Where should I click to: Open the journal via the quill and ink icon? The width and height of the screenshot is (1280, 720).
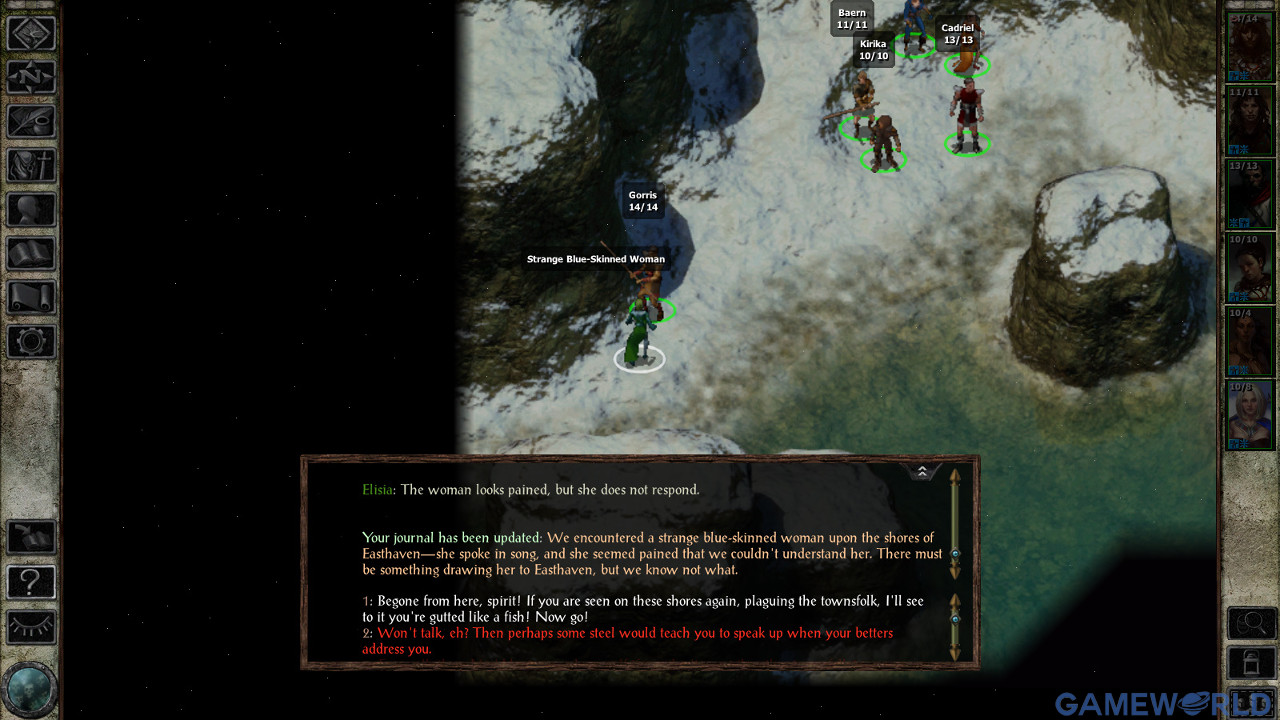31,122
